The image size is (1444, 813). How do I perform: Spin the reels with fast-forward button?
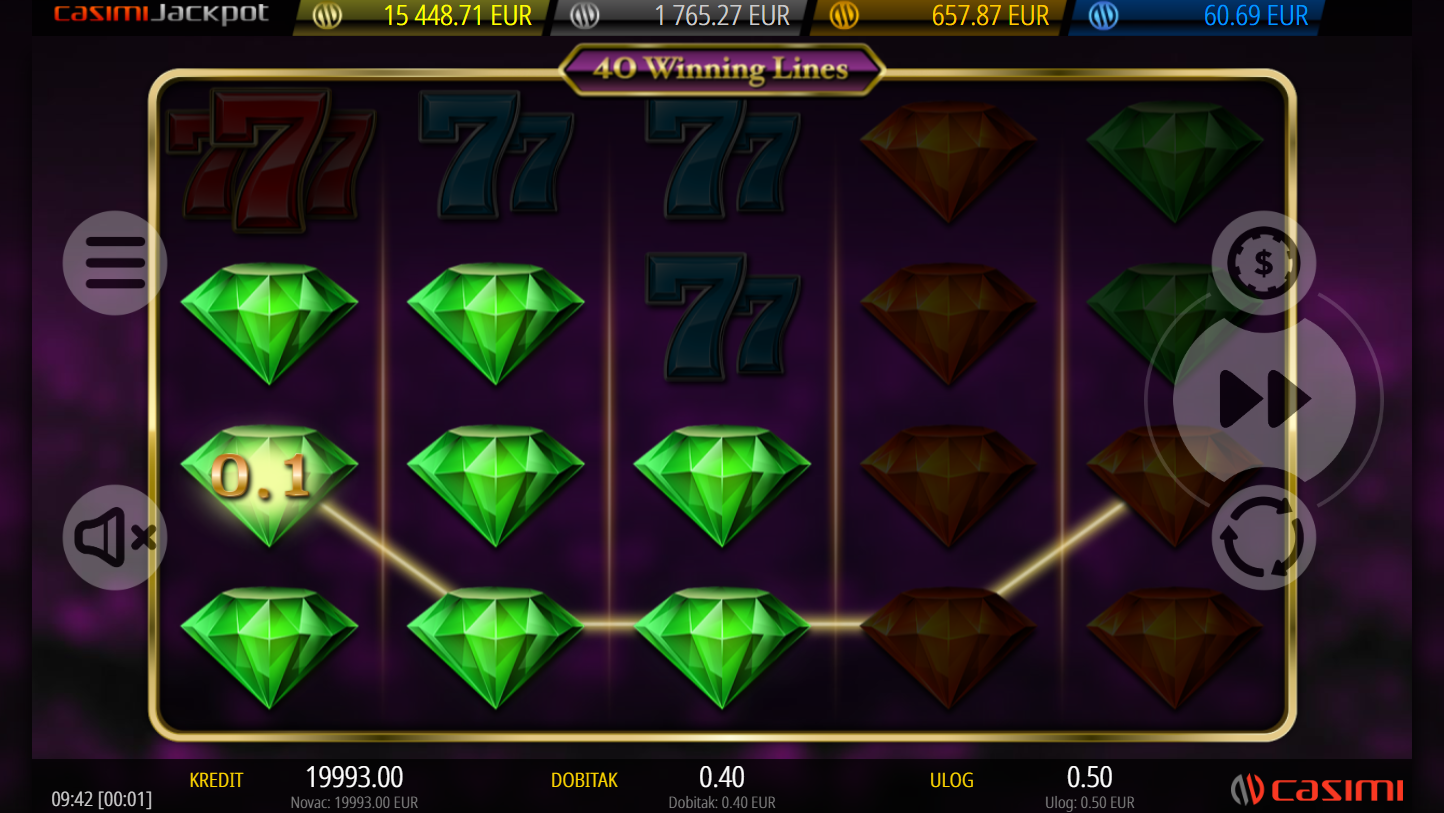[x=1264, y=400]
